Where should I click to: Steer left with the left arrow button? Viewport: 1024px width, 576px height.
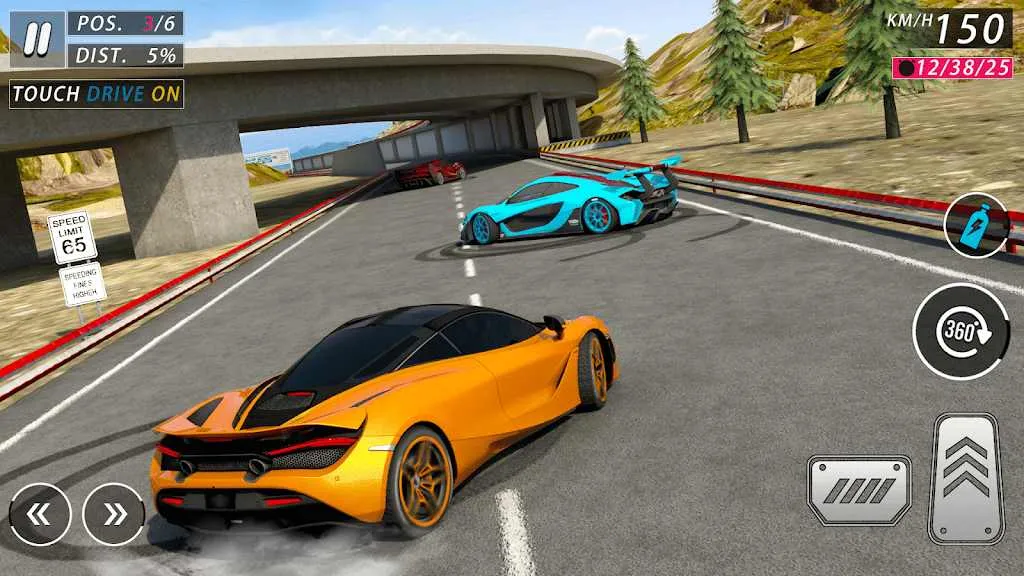[40, 514]
